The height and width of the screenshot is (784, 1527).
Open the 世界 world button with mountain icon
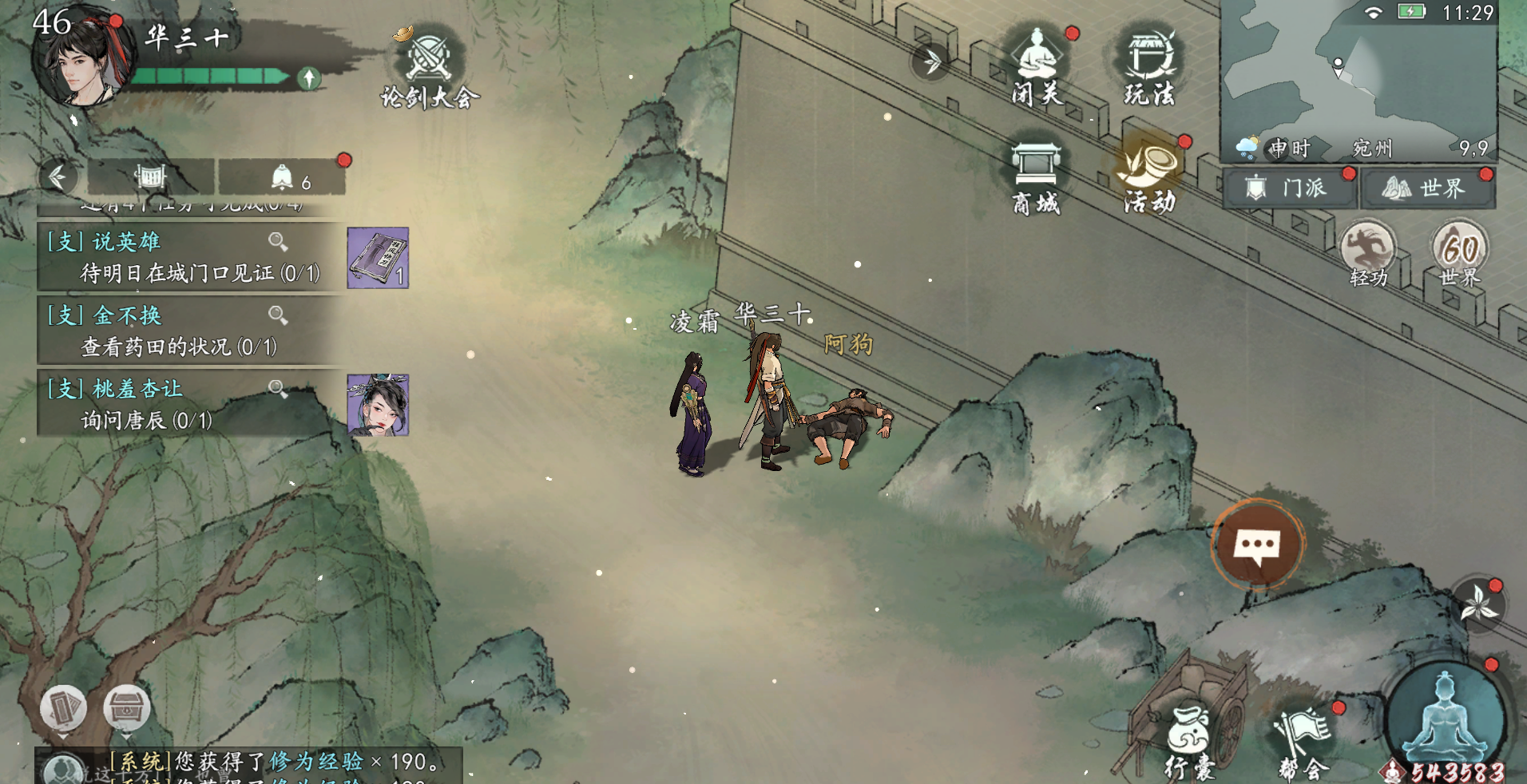[1426, 188]
